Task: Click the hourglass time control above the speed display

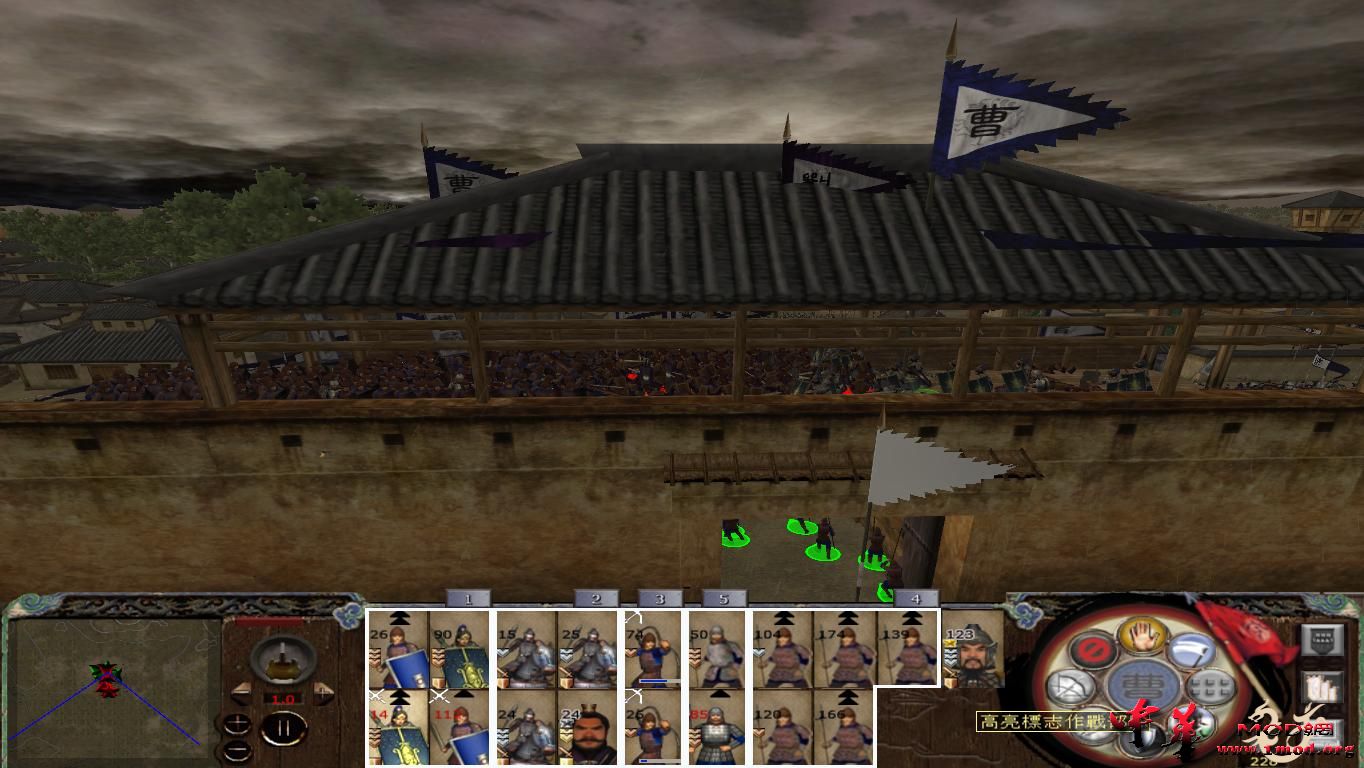Action: (283, 660)
